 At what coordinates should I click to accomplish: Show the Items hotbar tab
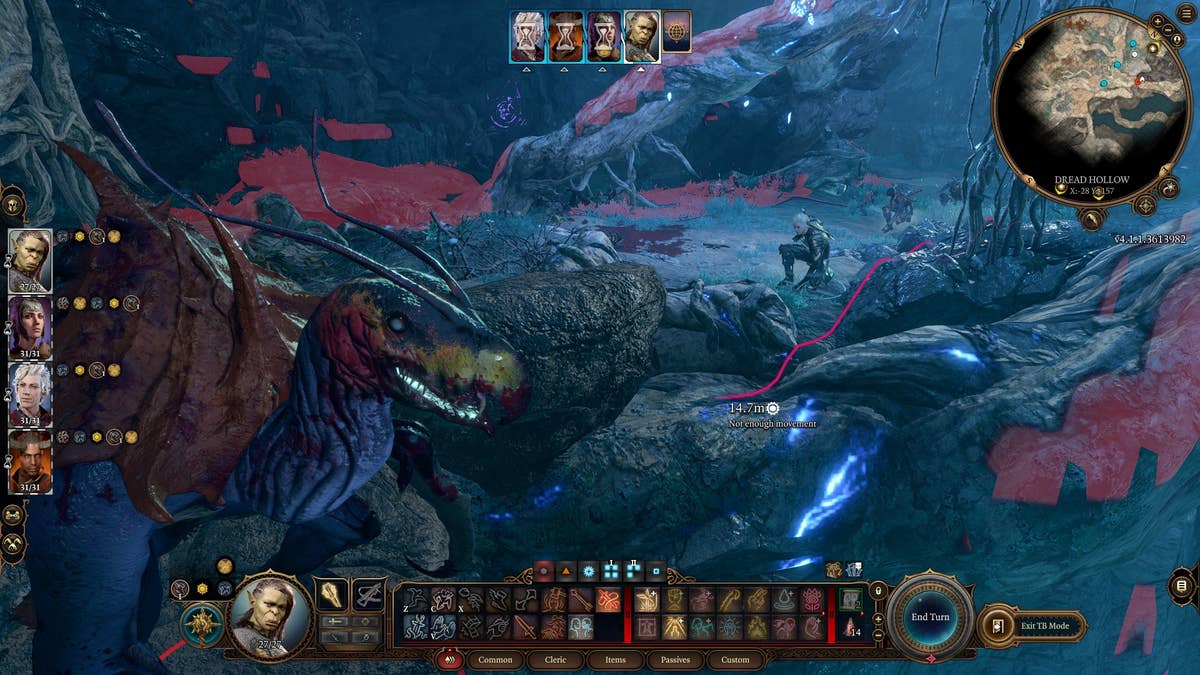[615, 660]
